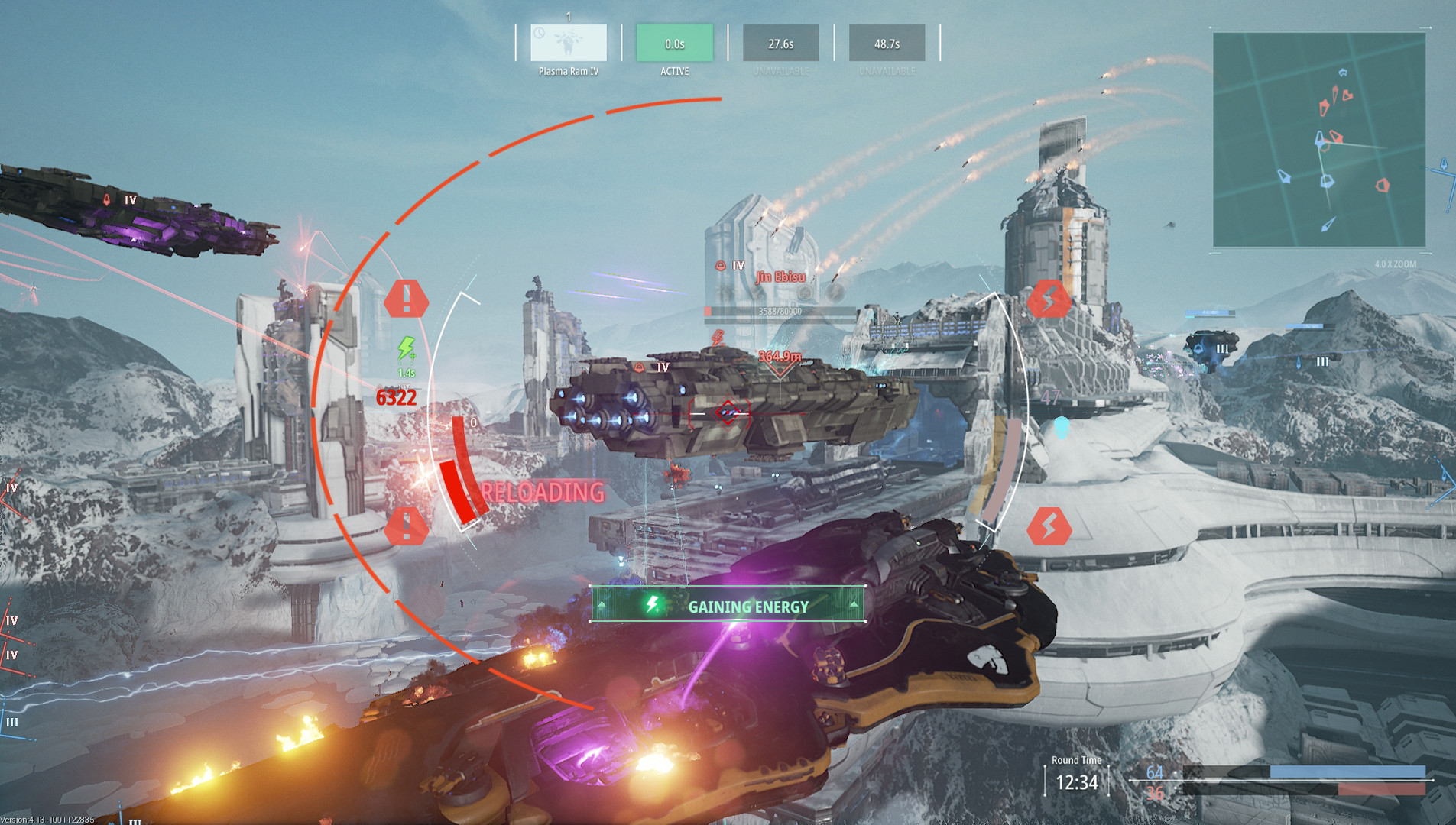1456x825 pixels.
Task: Click the lower red hazard warning icon
Action: point(407,526)
